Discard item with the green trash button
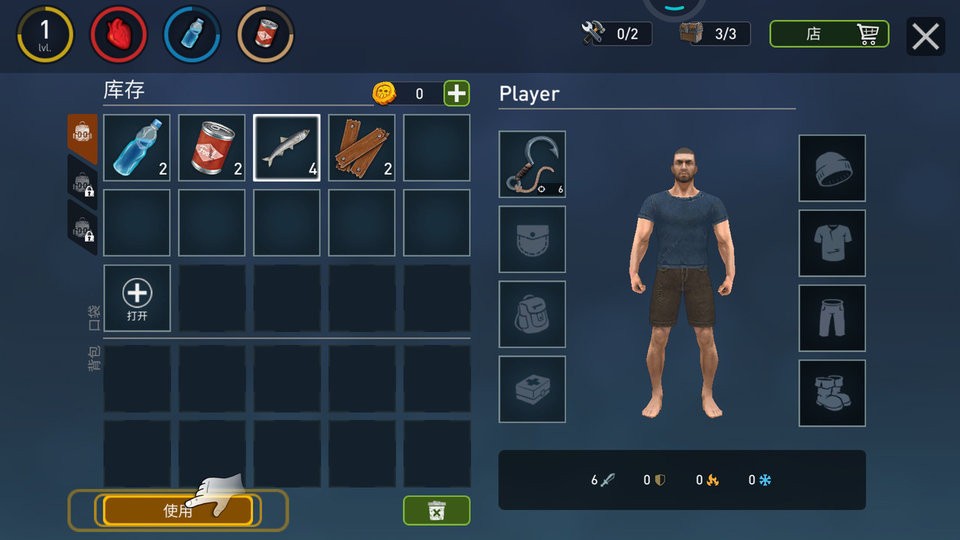This screenshot has height=540, width=960. [x=436, y=510]
